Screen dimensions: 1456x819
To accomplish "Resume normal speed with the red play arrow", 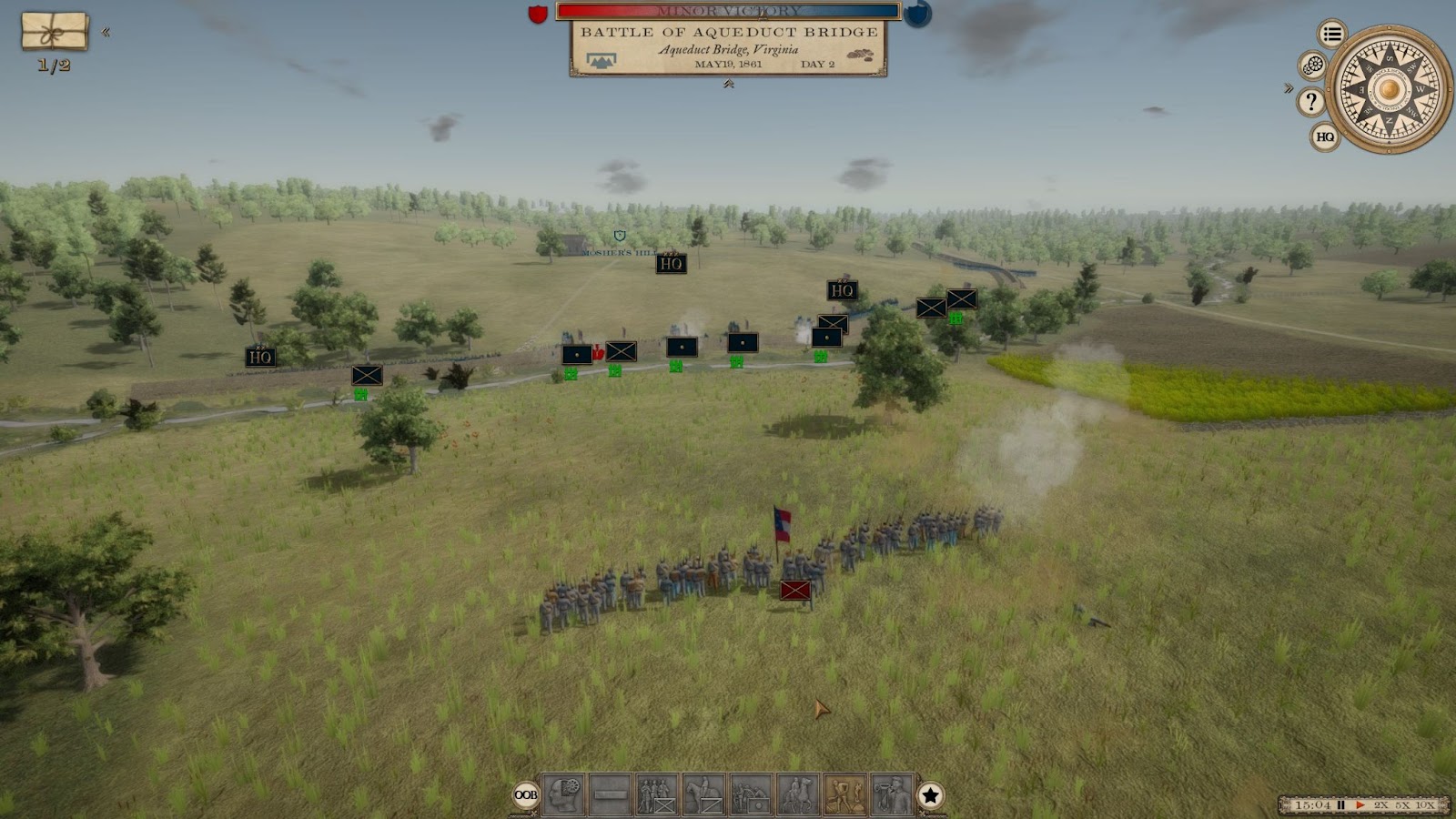I will click(x=1360, y=805).
